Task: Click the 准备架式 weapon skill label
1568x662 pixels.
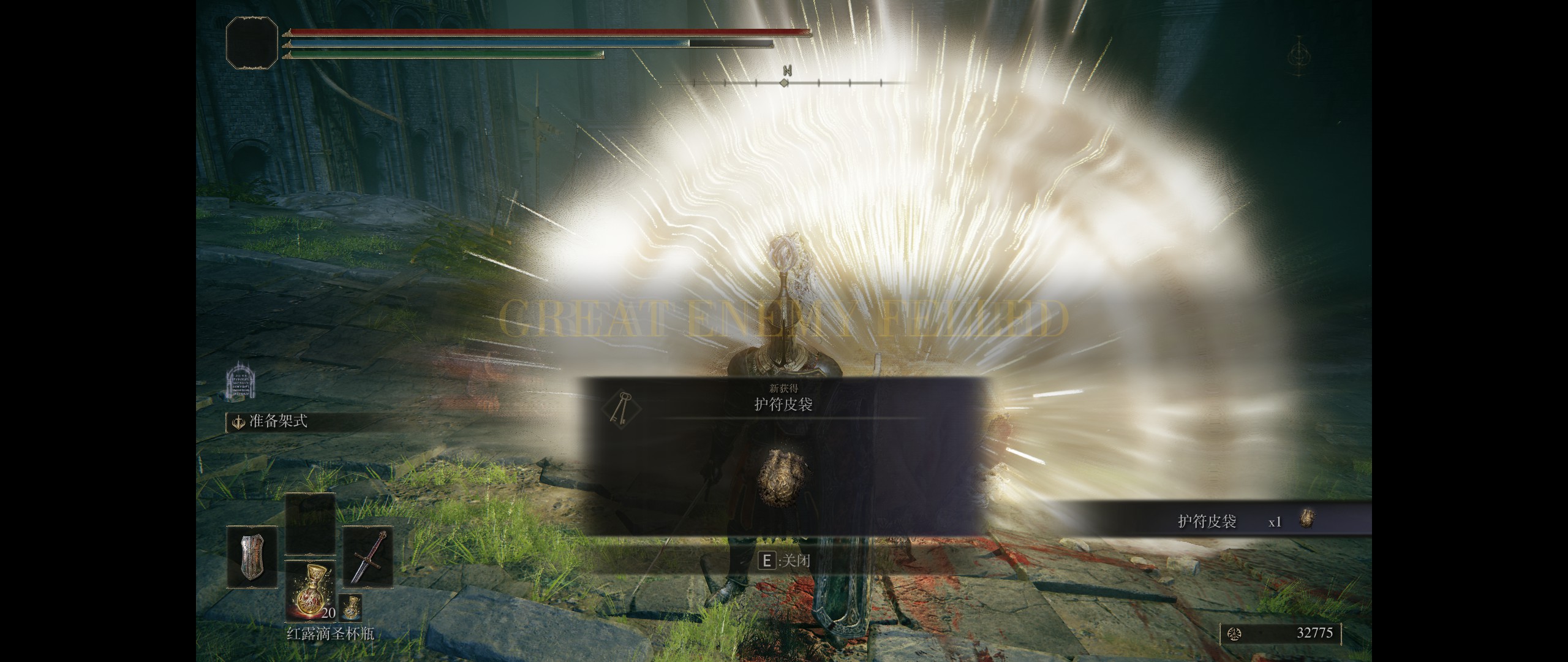Action: coord(277,422)
